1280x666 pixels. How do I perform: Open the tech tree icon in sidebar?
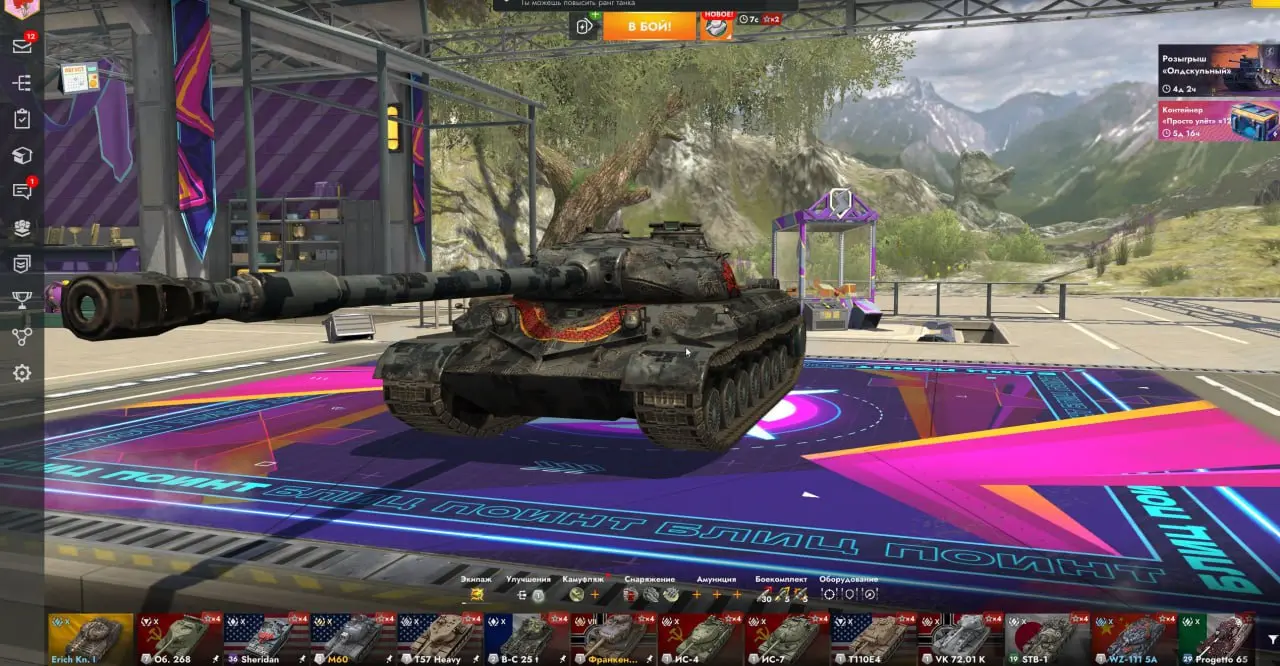pos(22,337)
